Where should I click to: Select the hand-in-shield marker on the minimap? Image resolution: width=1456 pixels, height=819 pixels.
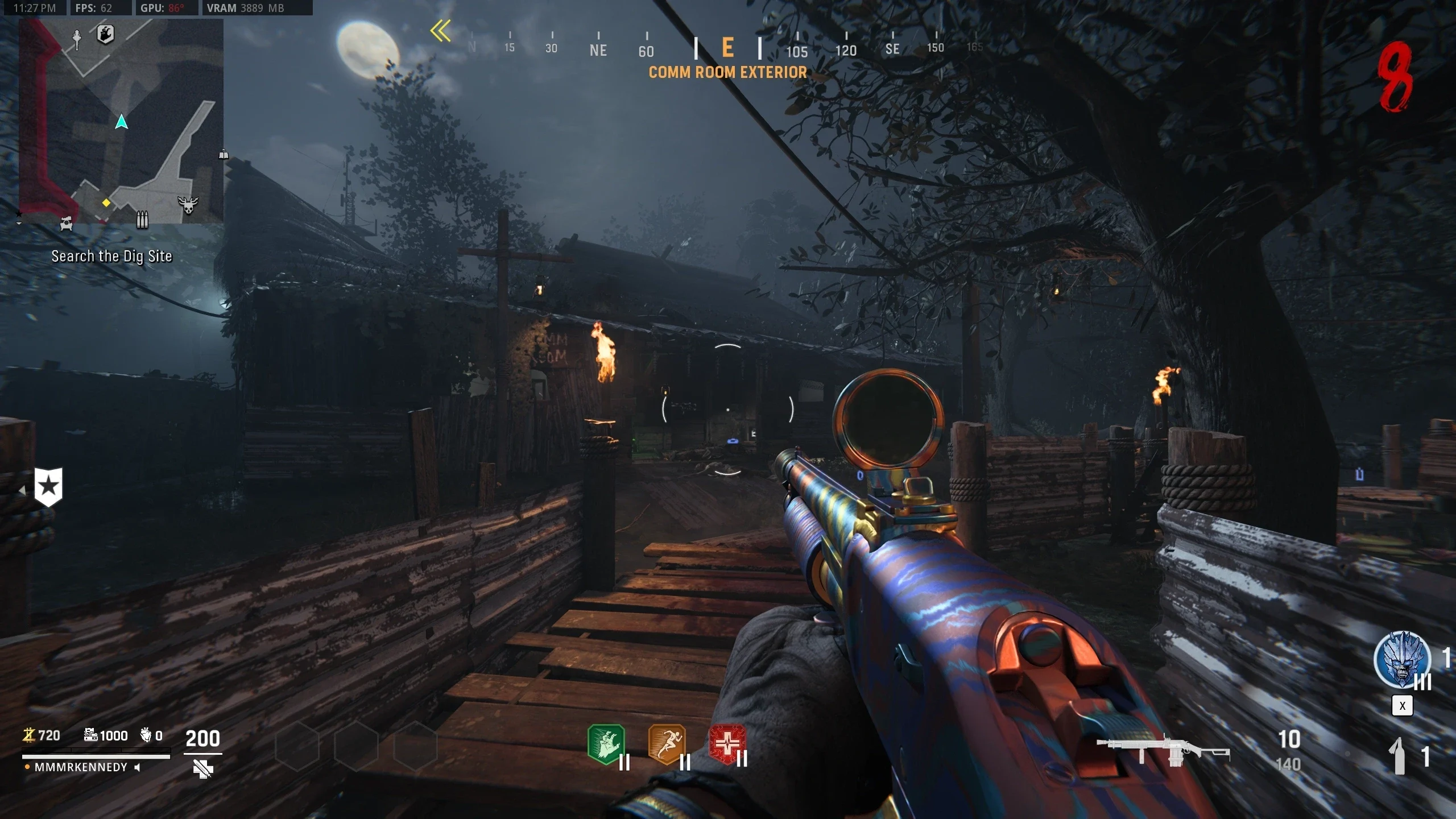[x=105, y=34]
